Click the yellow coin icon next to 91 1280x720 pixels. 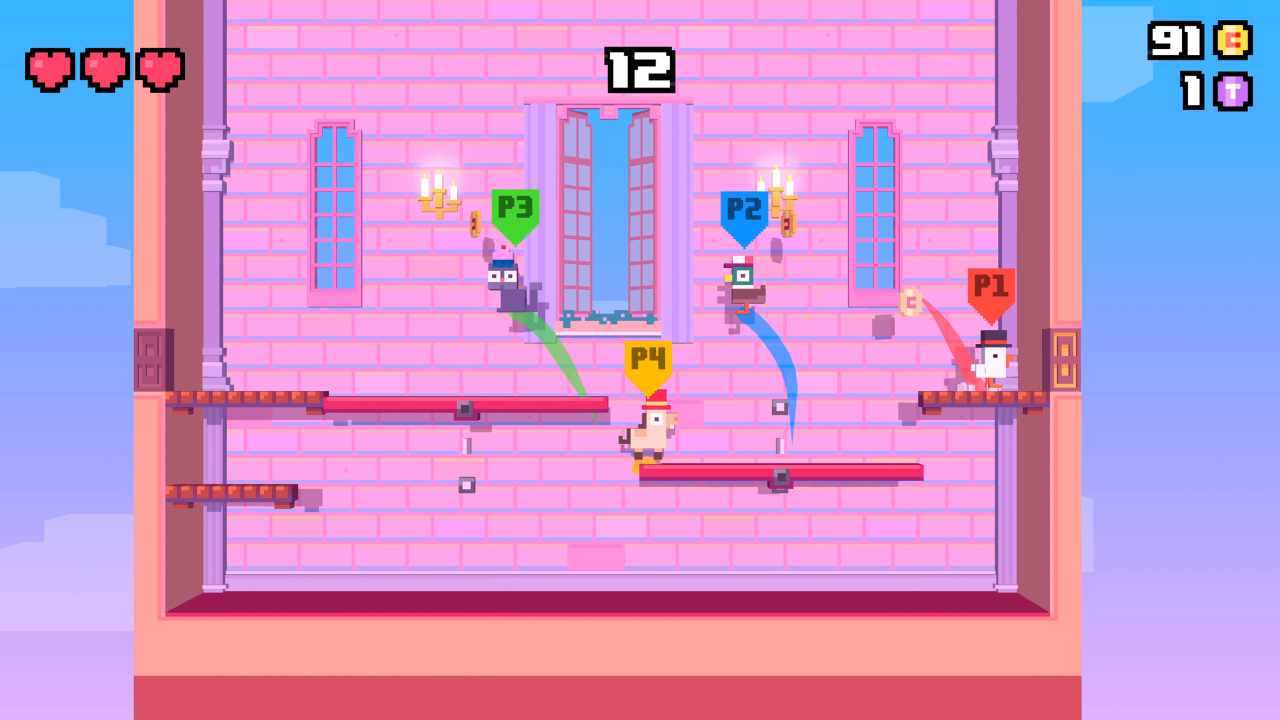(x=1233, y=41)
